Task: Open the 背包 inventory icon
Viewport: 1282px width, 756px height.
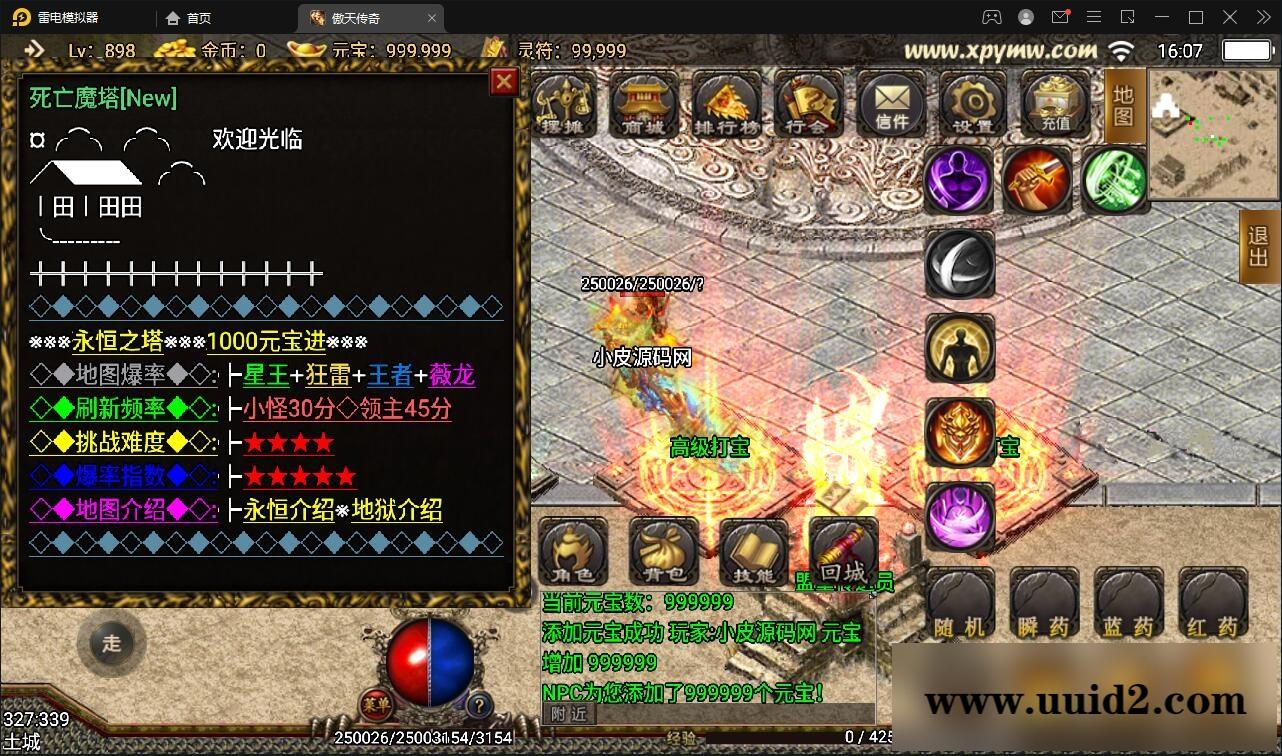Action: pos(663,551)
